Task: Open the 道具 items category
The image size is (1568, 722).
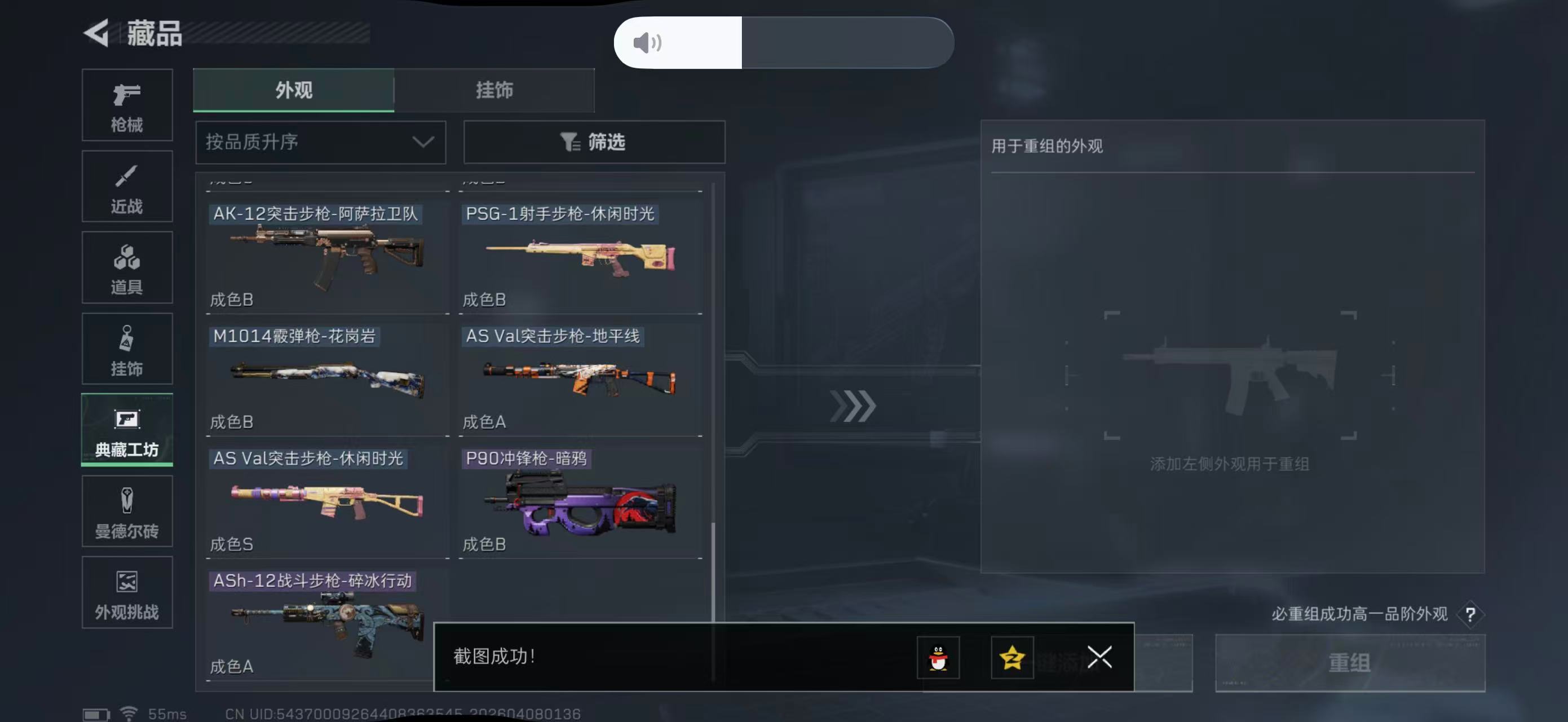Action: pos(127,268)
